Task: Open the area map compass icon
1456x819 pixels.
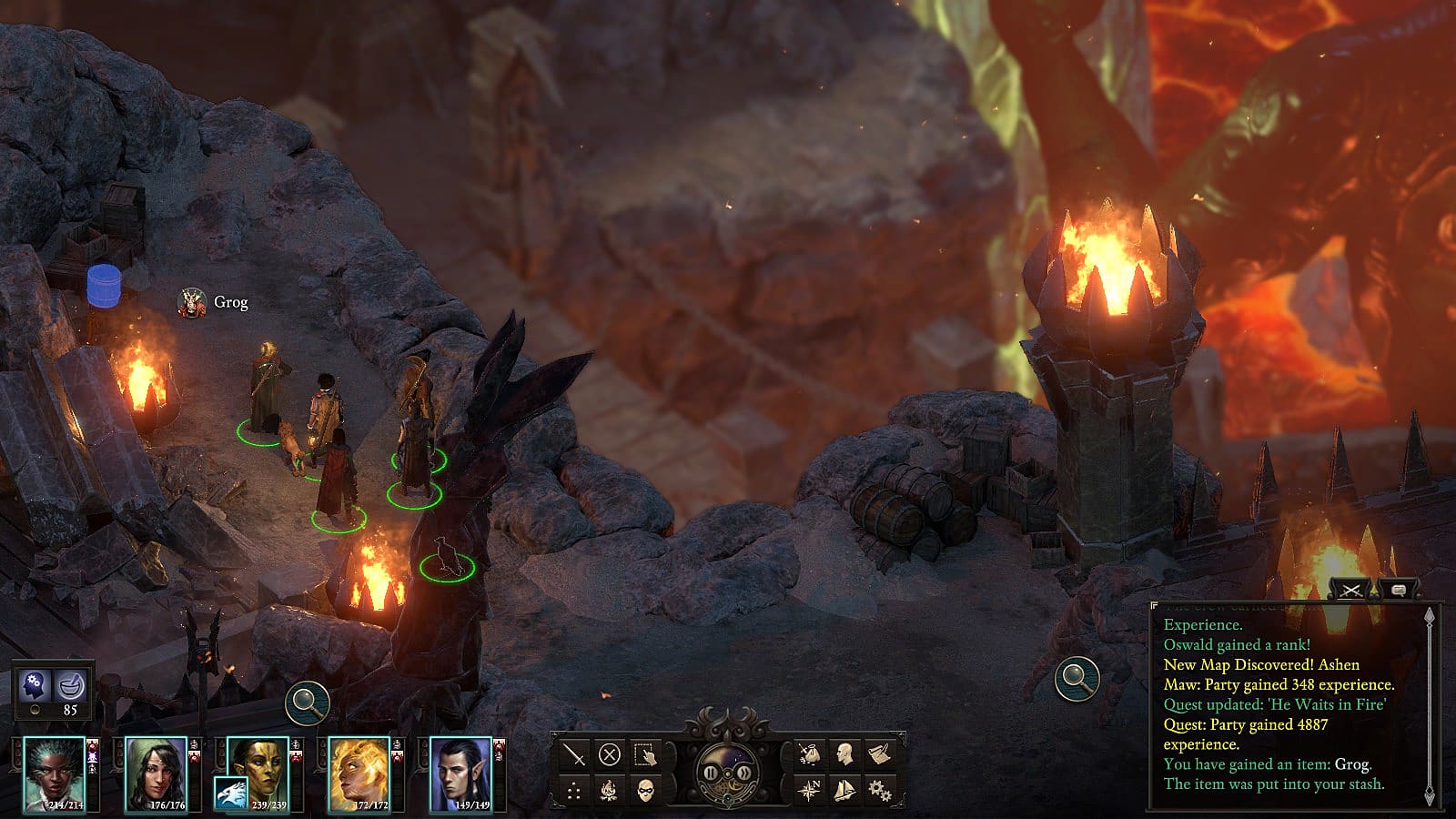Action: [x=809, y=790]
